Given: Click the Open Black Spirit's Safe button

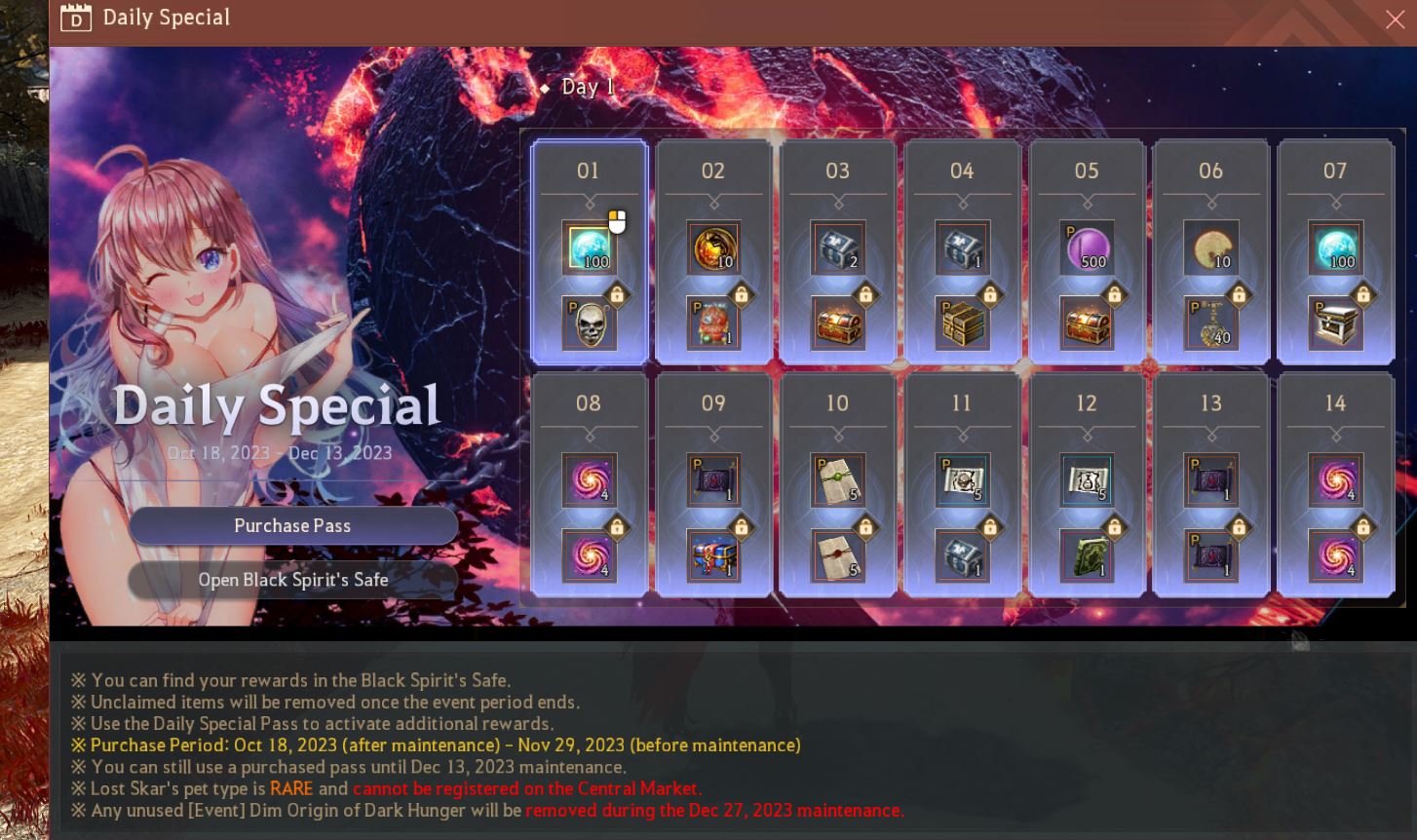Looking at the screenshot, I should pos(292,580).
